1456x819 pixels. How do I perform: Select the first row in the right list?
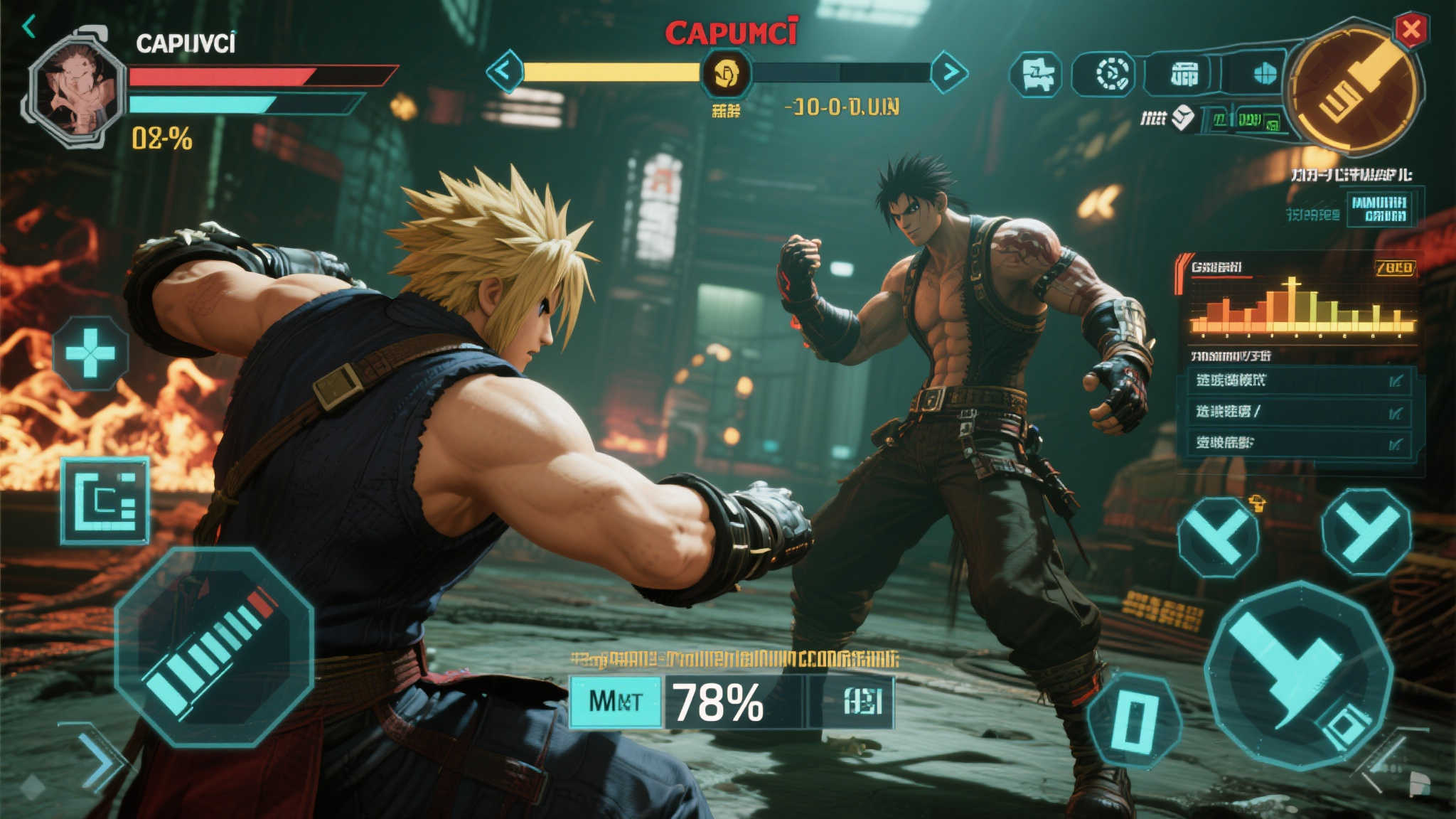coord(1299,380)
